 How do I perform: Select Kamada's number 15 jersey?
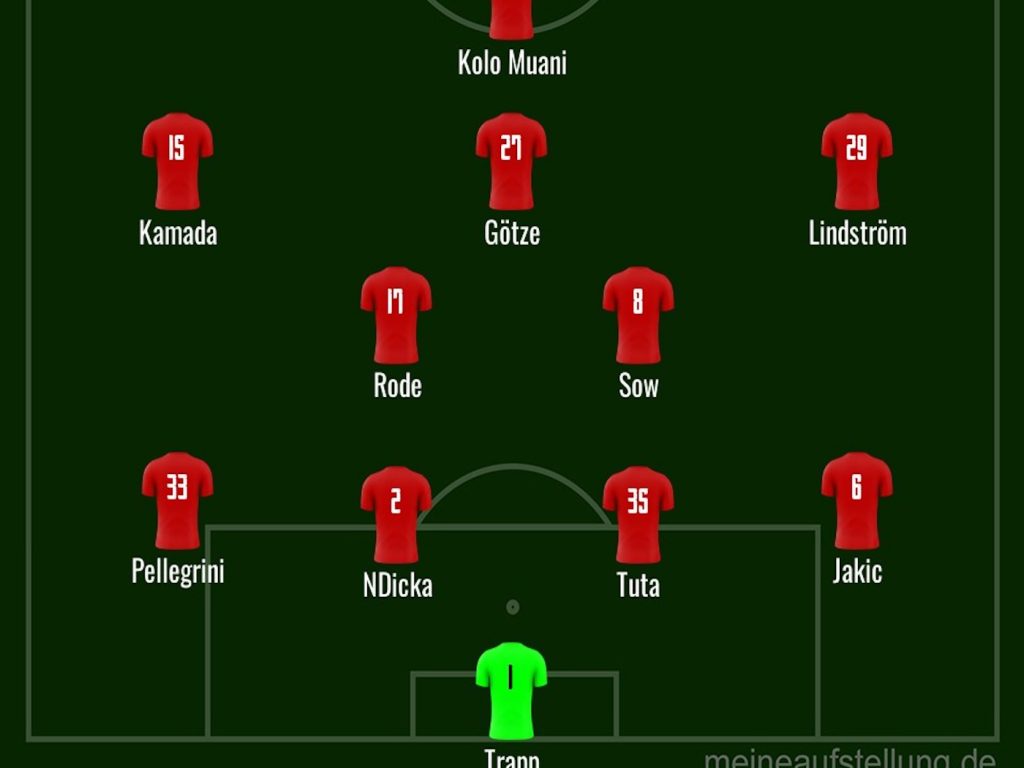(177, 160)
